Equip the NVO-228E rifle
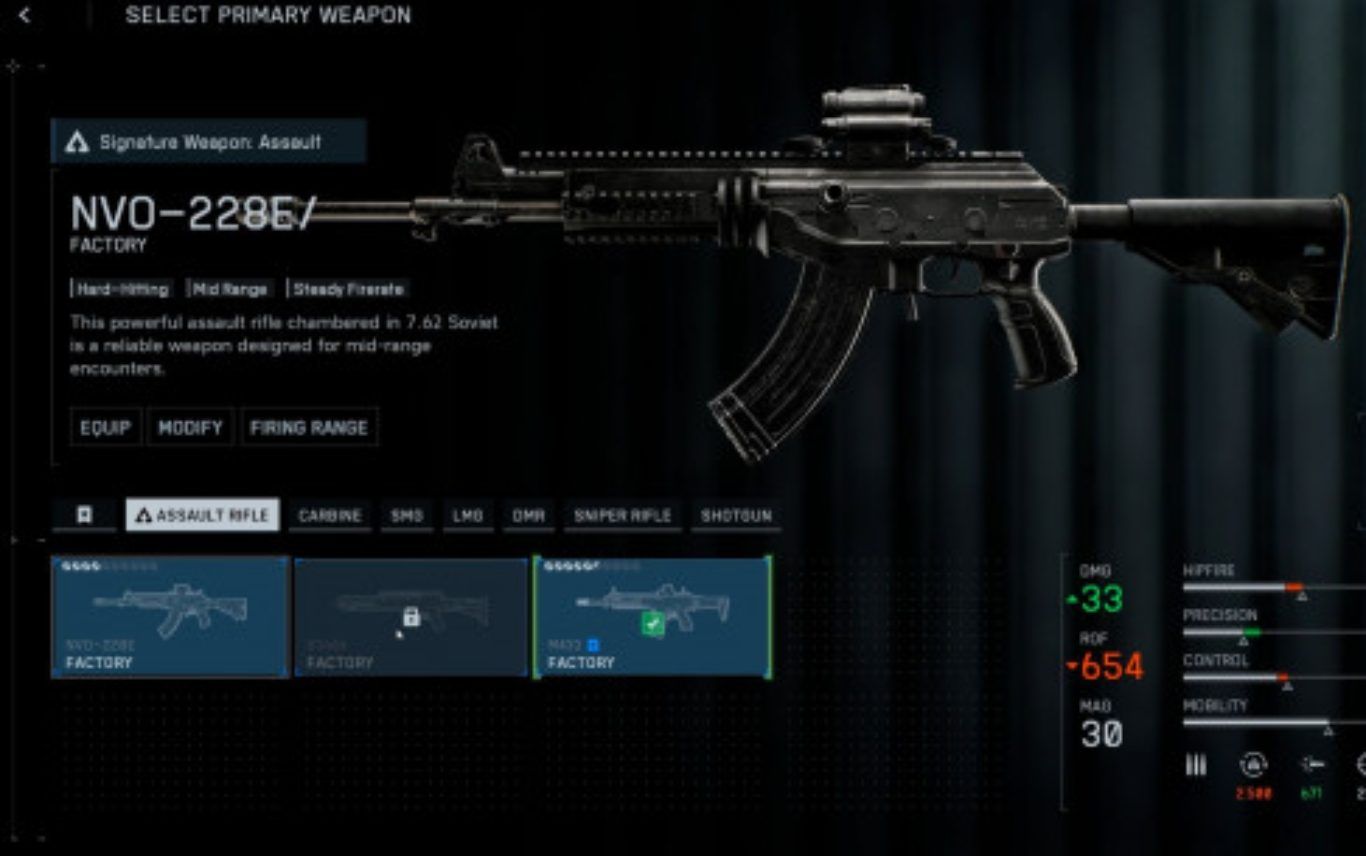 pos(105,427)
